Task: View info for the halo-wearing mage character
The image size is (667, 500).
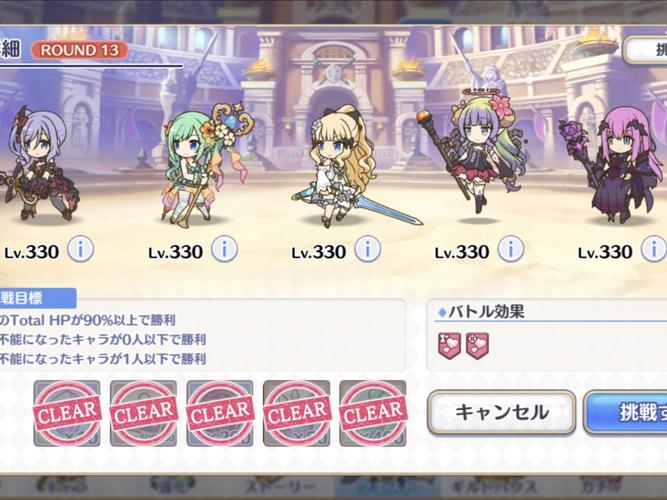Action: 510,249
